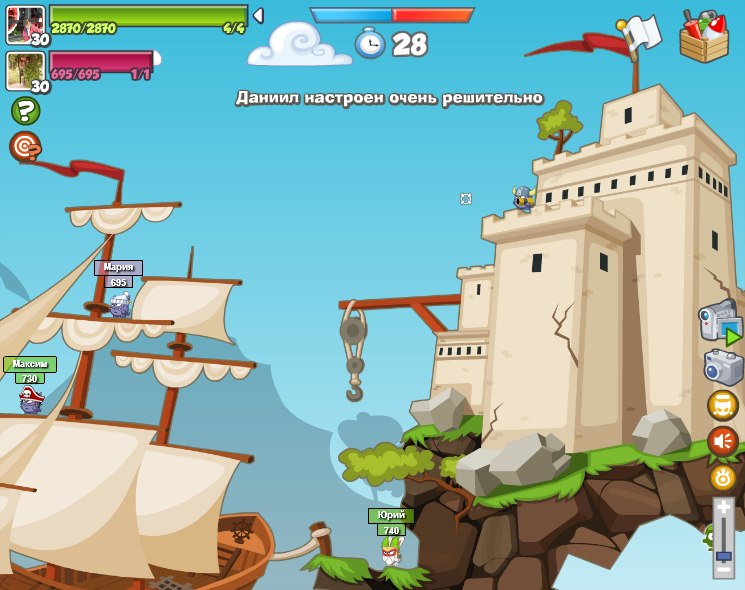Collapse the team panel with the white arrow
The width and height of the screenshot is (745, 590).
pos(258,16)
